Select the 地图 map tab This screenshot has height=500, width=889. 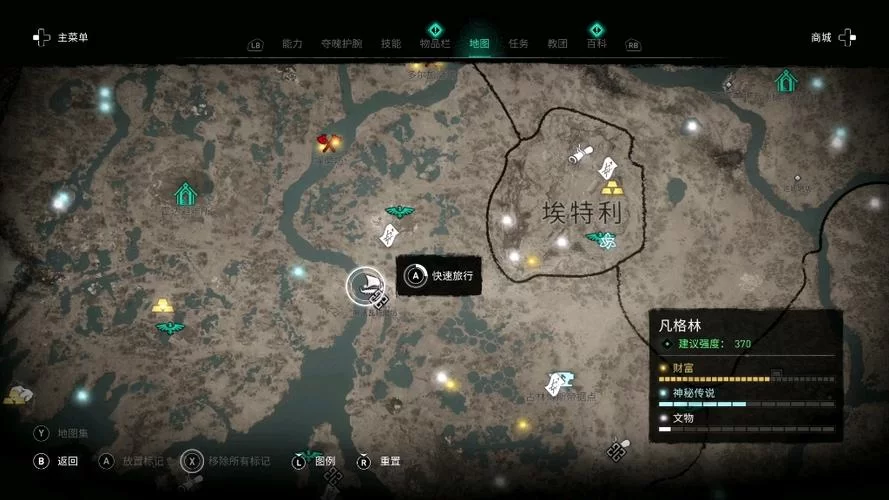coord(480,44)
